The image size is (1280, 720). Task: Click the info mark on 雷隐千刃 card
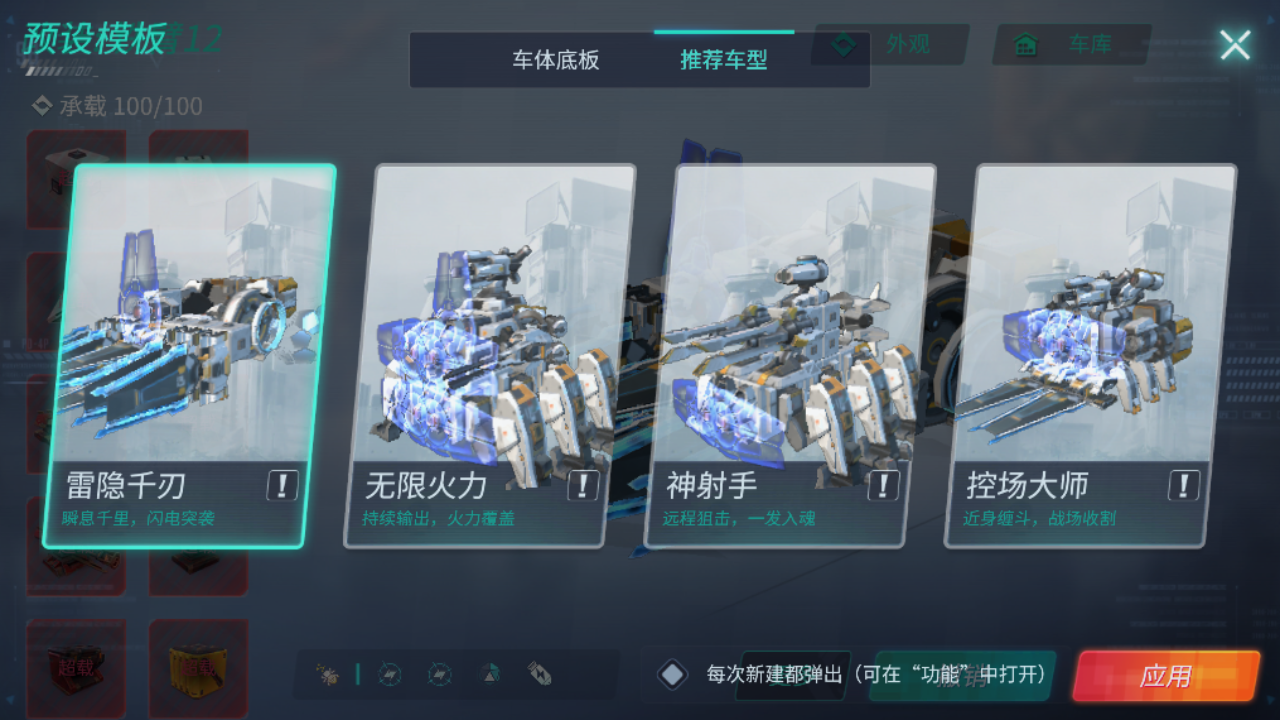click(x=281, y=486)
